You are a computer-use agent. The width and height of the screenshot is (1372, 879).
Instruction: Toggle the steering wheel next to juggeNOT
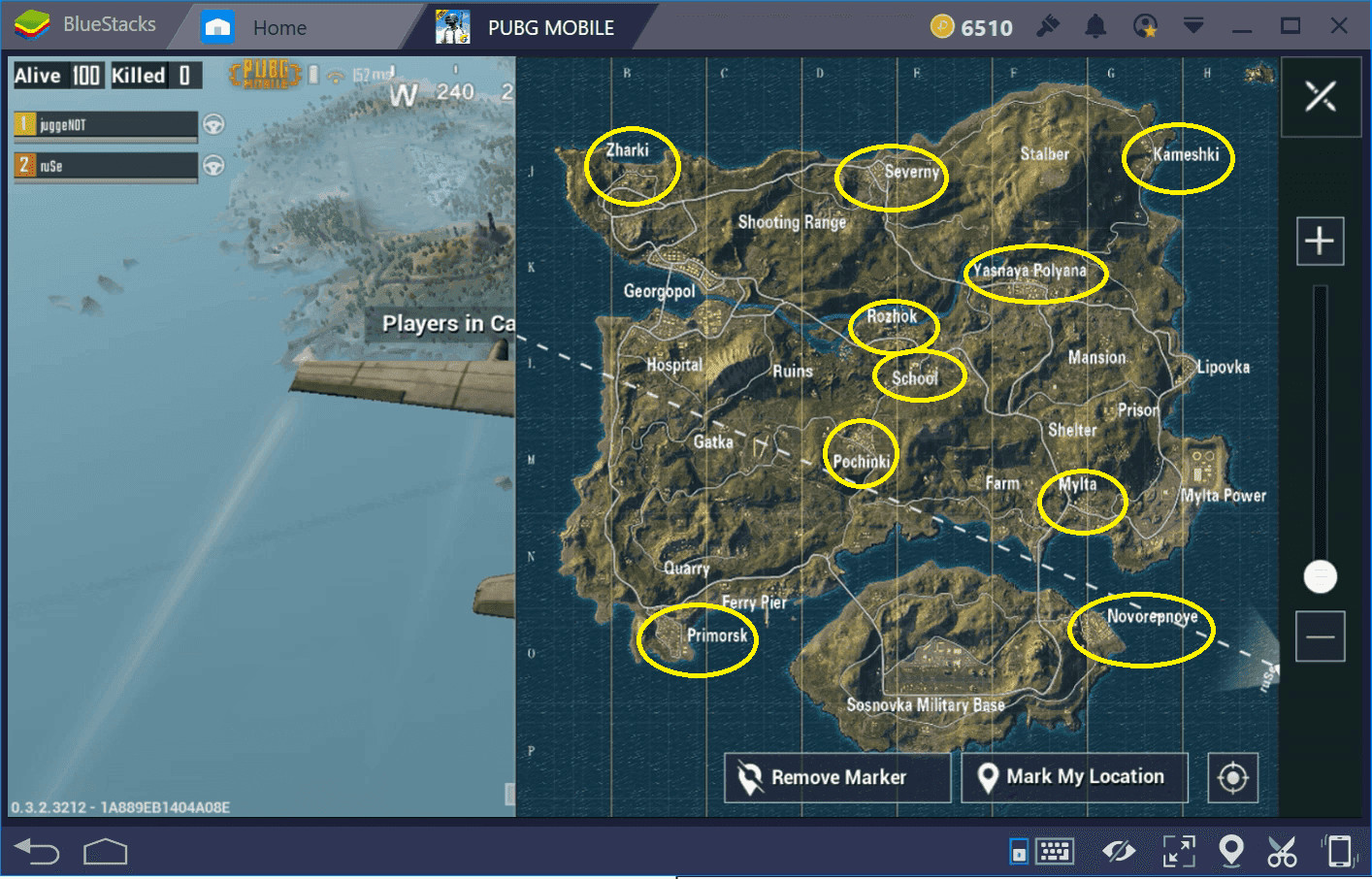213,124
